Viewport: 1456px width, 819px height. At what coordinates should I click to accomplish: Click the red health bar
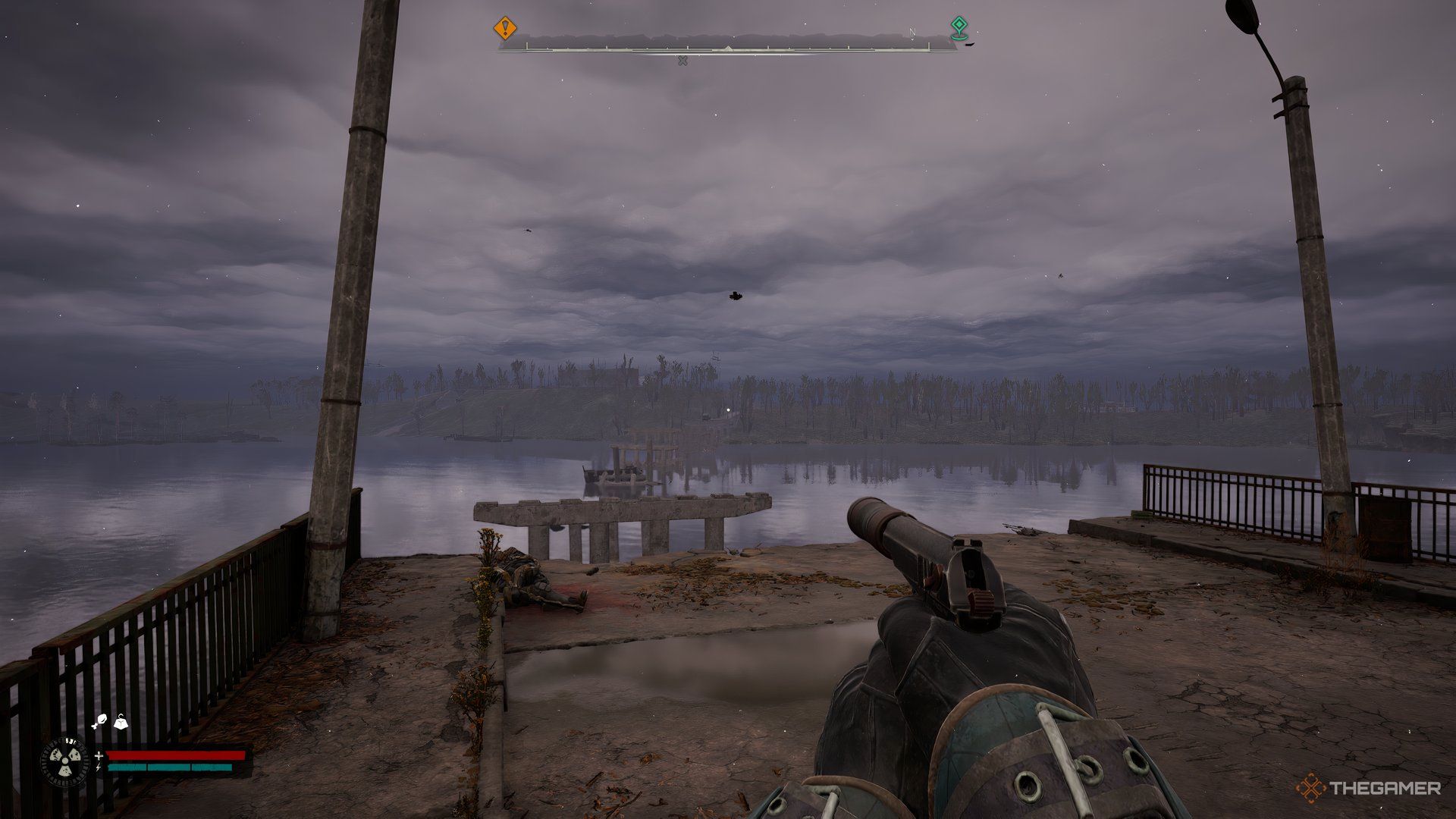[x=174, y=756]
